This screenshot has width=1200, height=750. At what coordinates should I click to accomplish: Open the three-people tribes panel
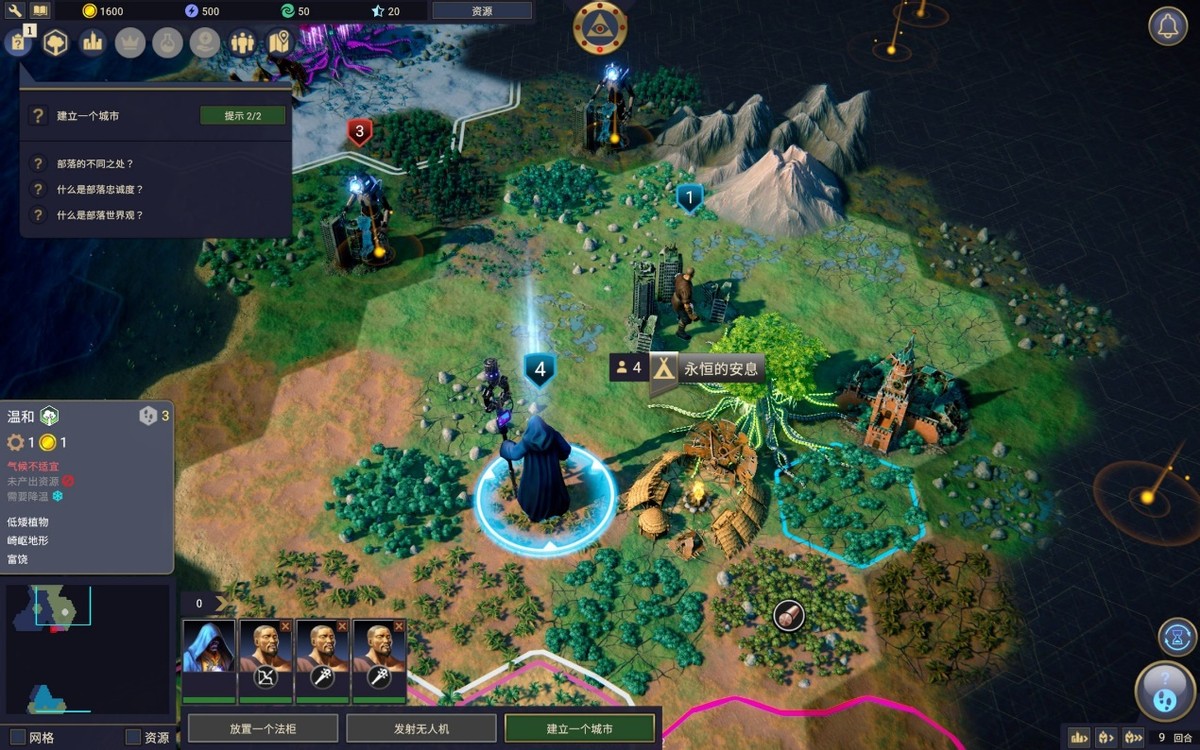pyautogui.click(x=242, y=42)
